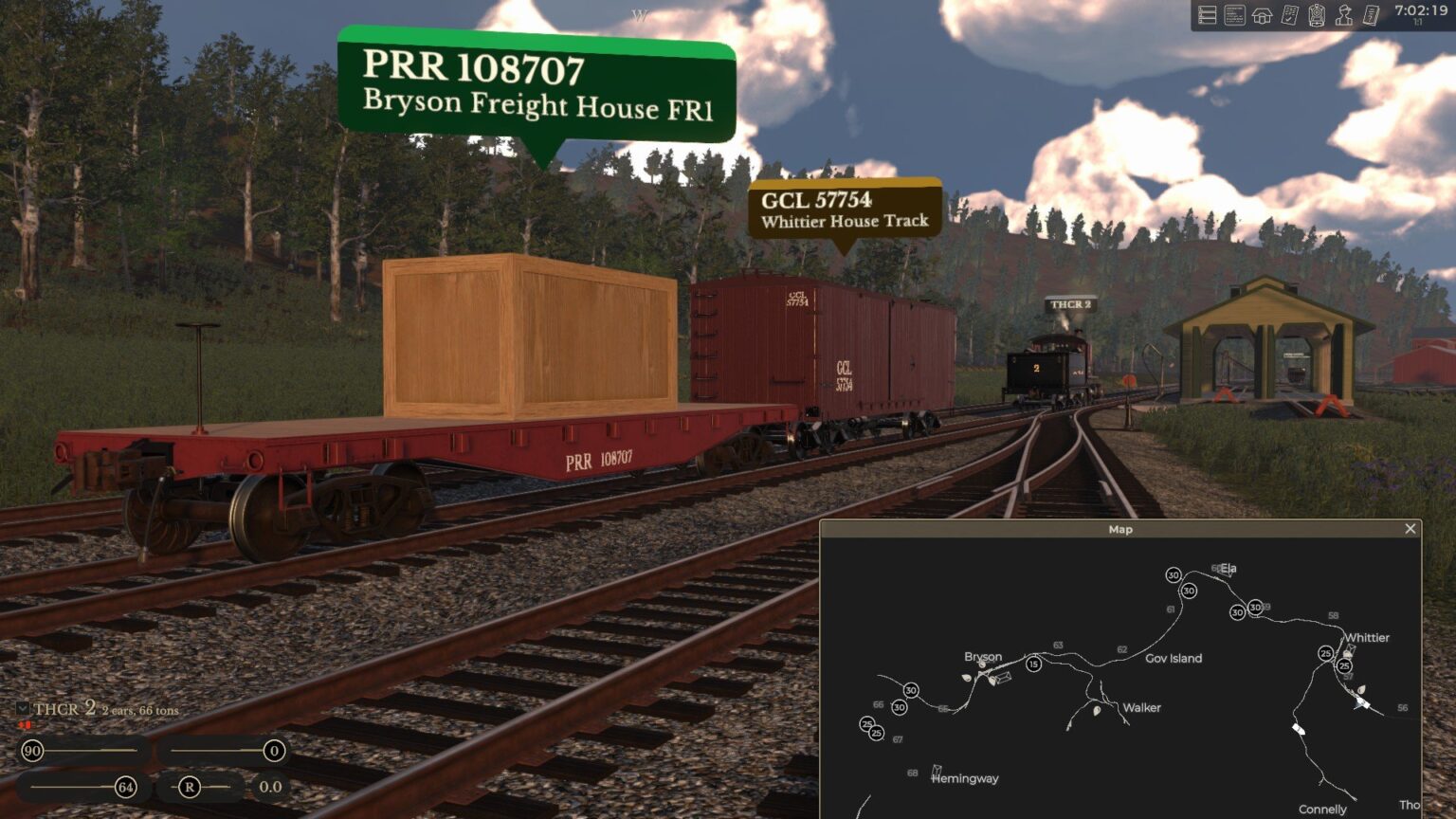Viewport: 1456px width, 819px height.
Task: Click the white train marker near Whittier
Action: click(1362, 703)
